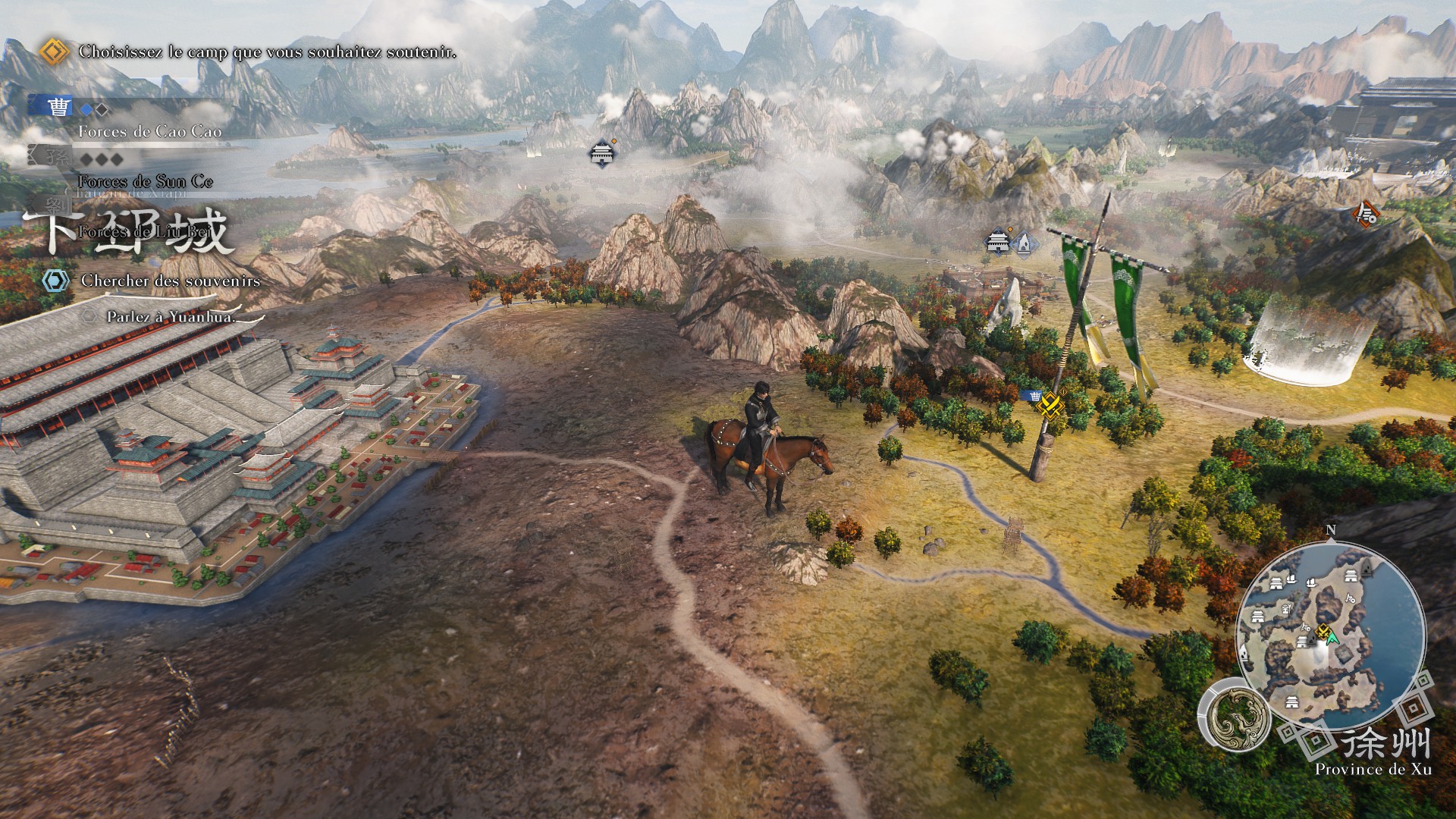Select the tent camp marker icon

pos(1022,243)
